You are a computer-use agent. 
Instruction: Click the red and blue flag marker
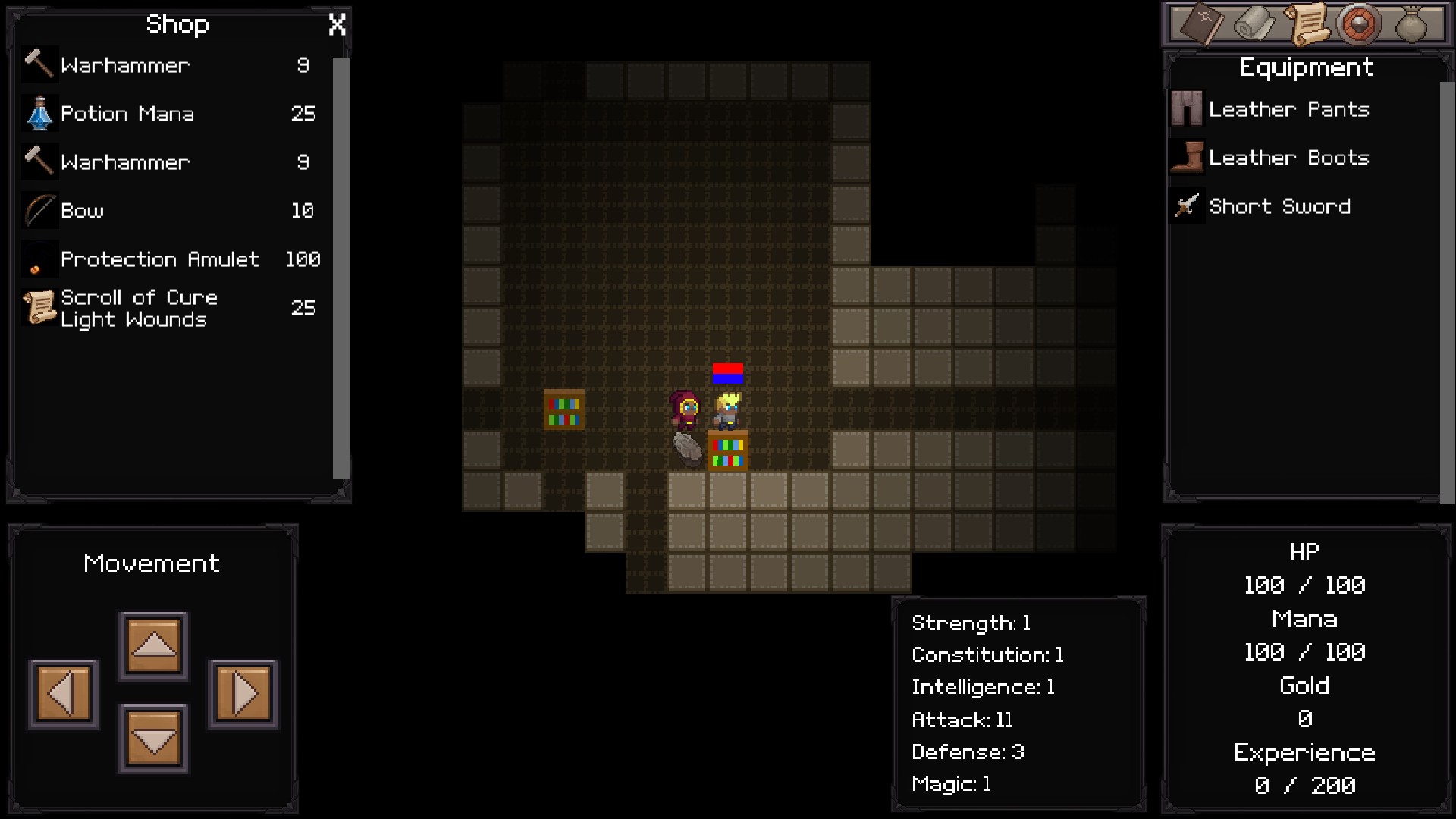tap(726, 374)
